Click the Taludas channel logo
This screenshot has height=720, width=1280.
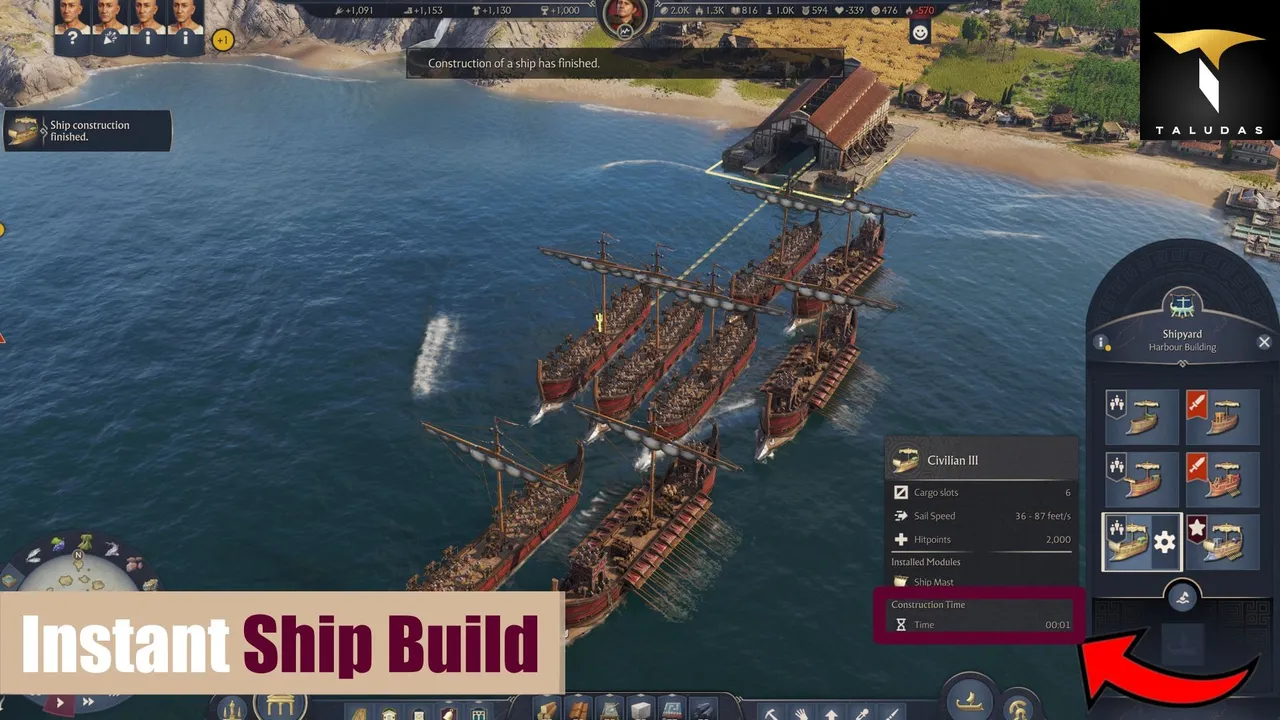(1209, 70)
